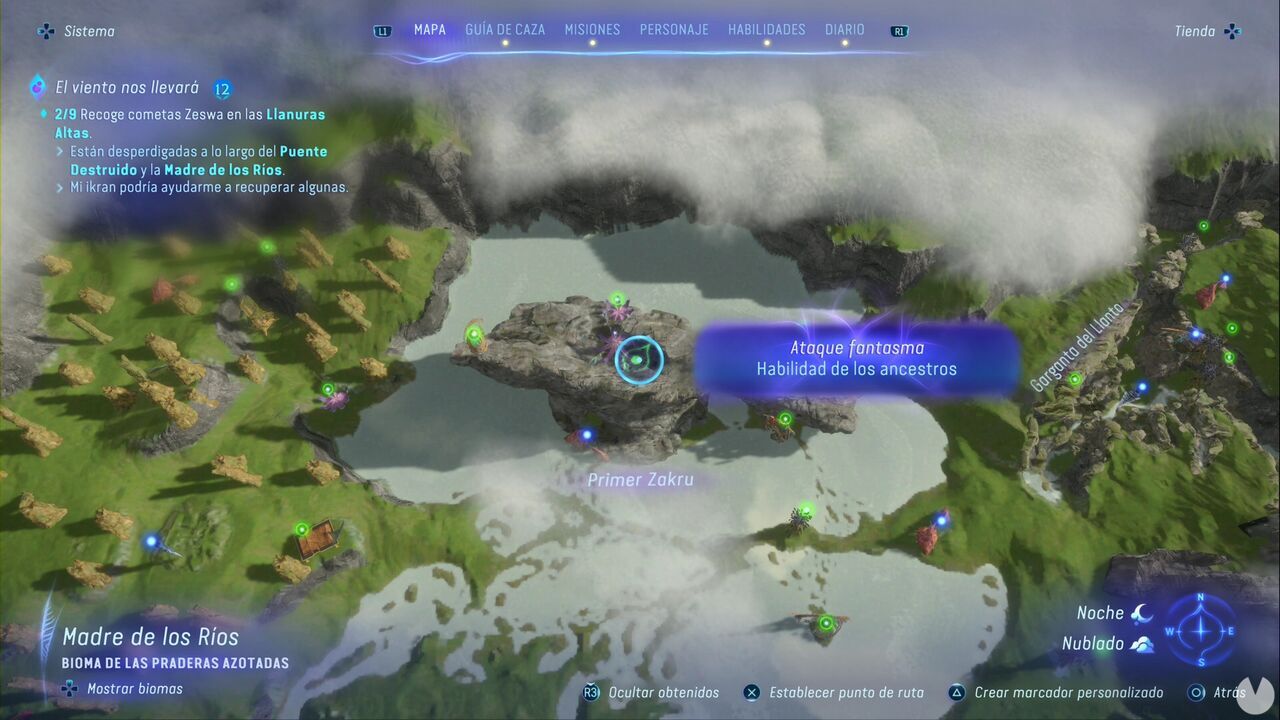Open the DIARIO tab
This screenshot has height=720, width=1280.
pos(845,29)
